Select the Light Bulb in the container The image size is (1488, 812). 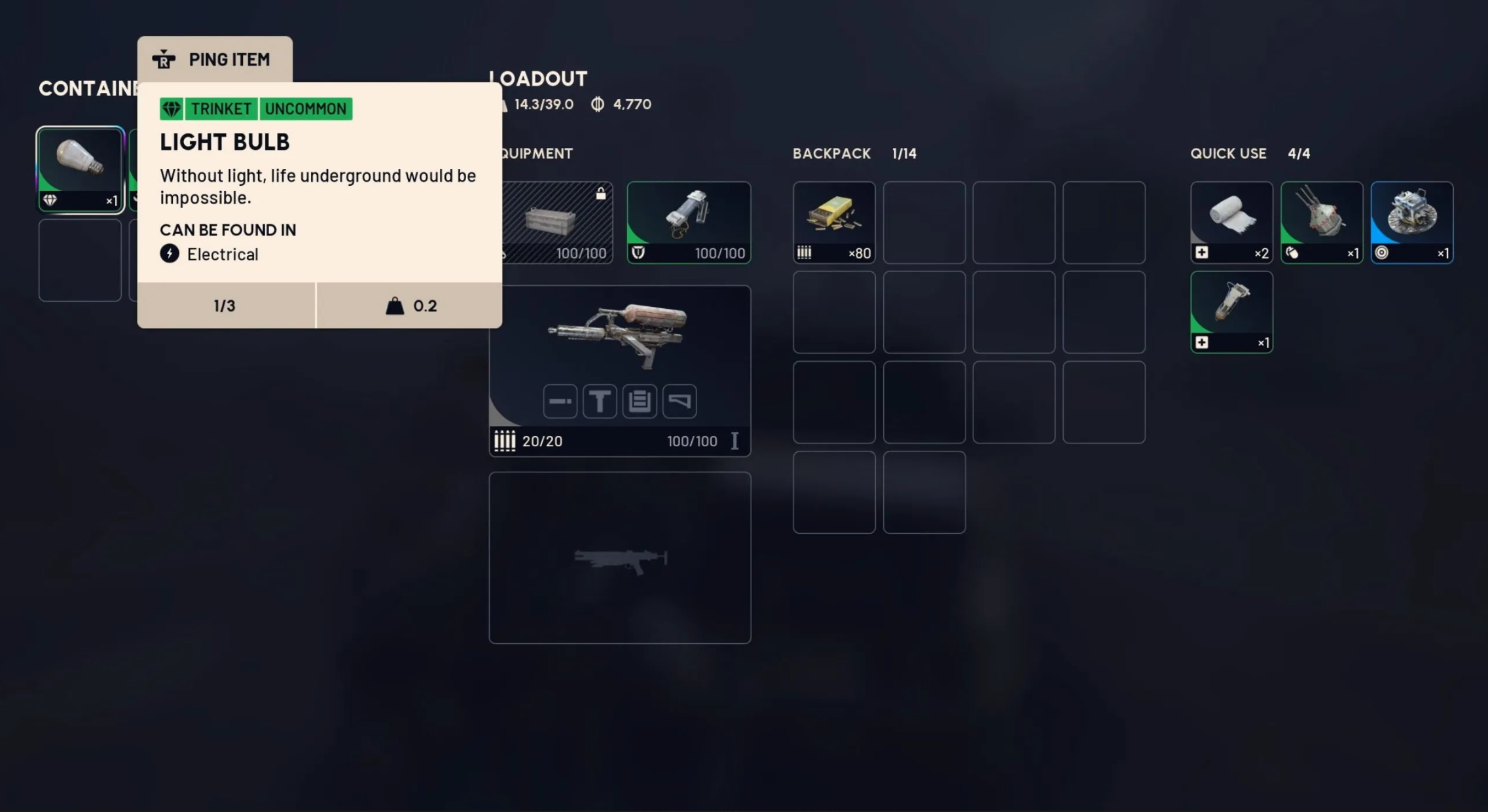point(80,169)
